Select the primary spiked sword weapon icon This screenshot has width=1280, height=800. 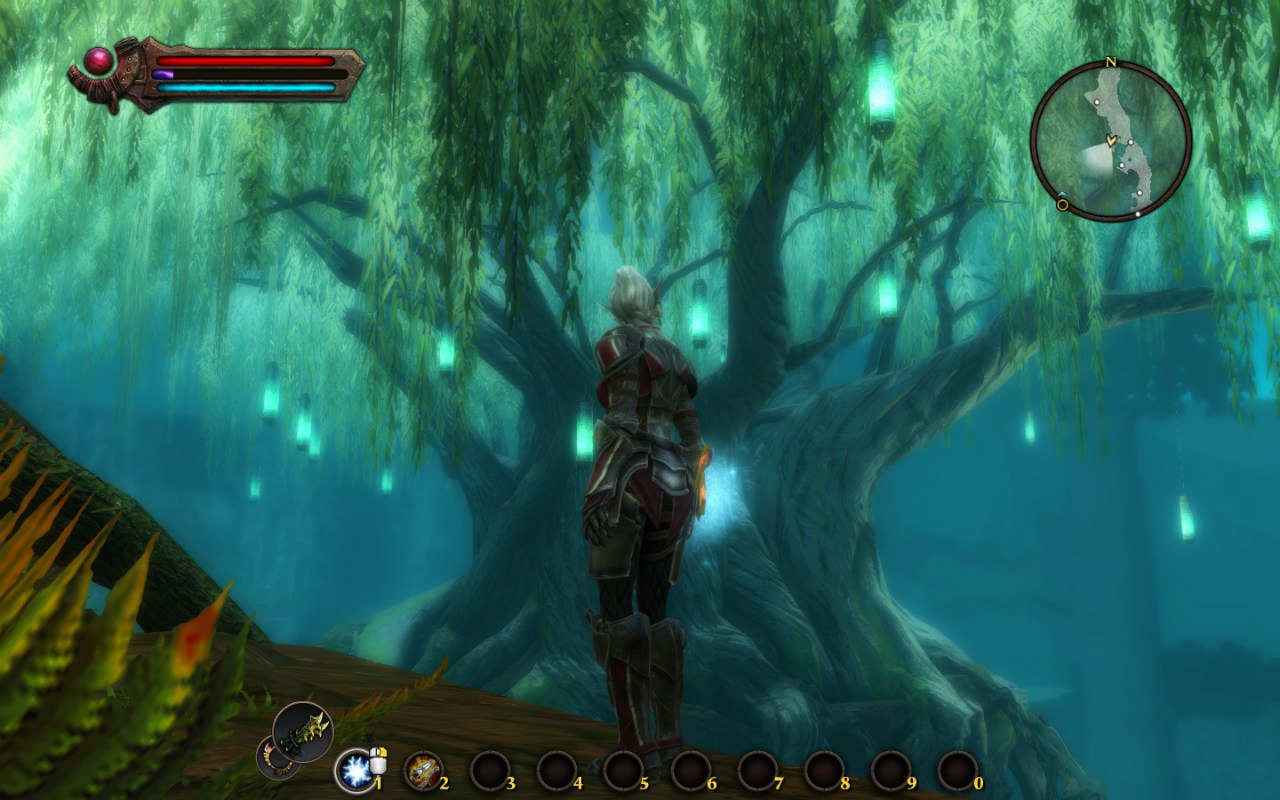[x=302, y=733]
